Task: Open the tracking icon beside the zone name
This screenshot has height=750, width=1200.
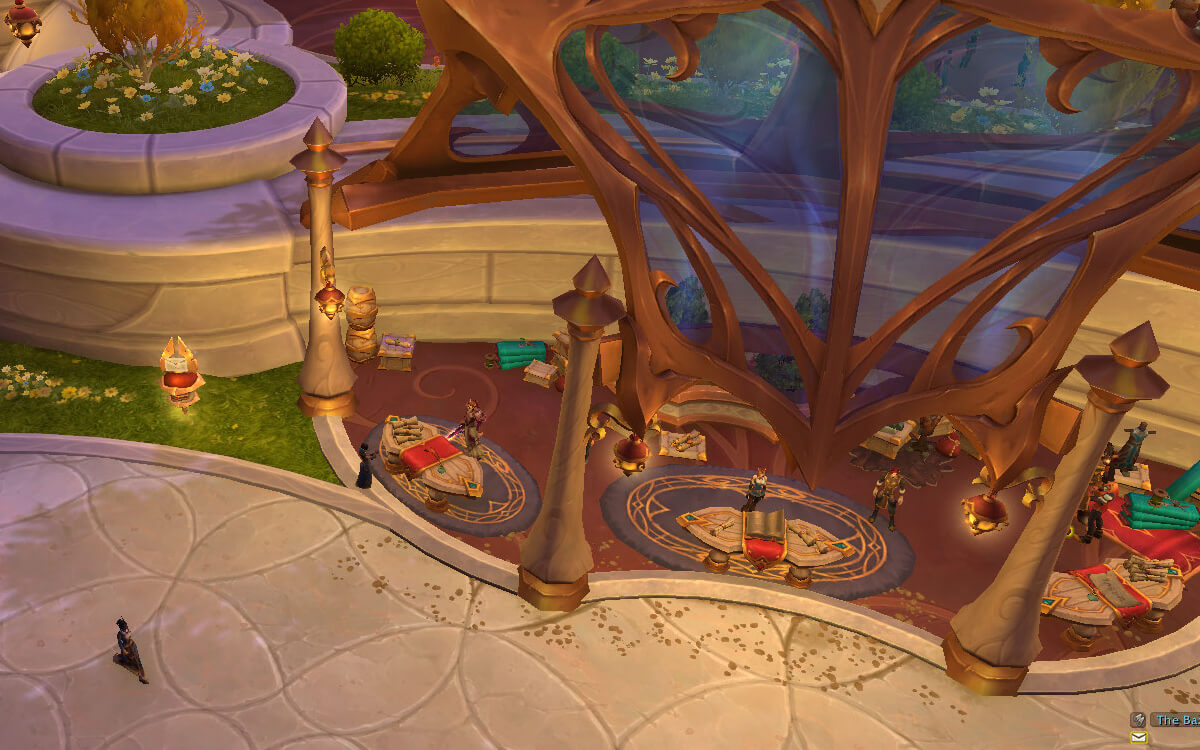Action: (1138, 719)
